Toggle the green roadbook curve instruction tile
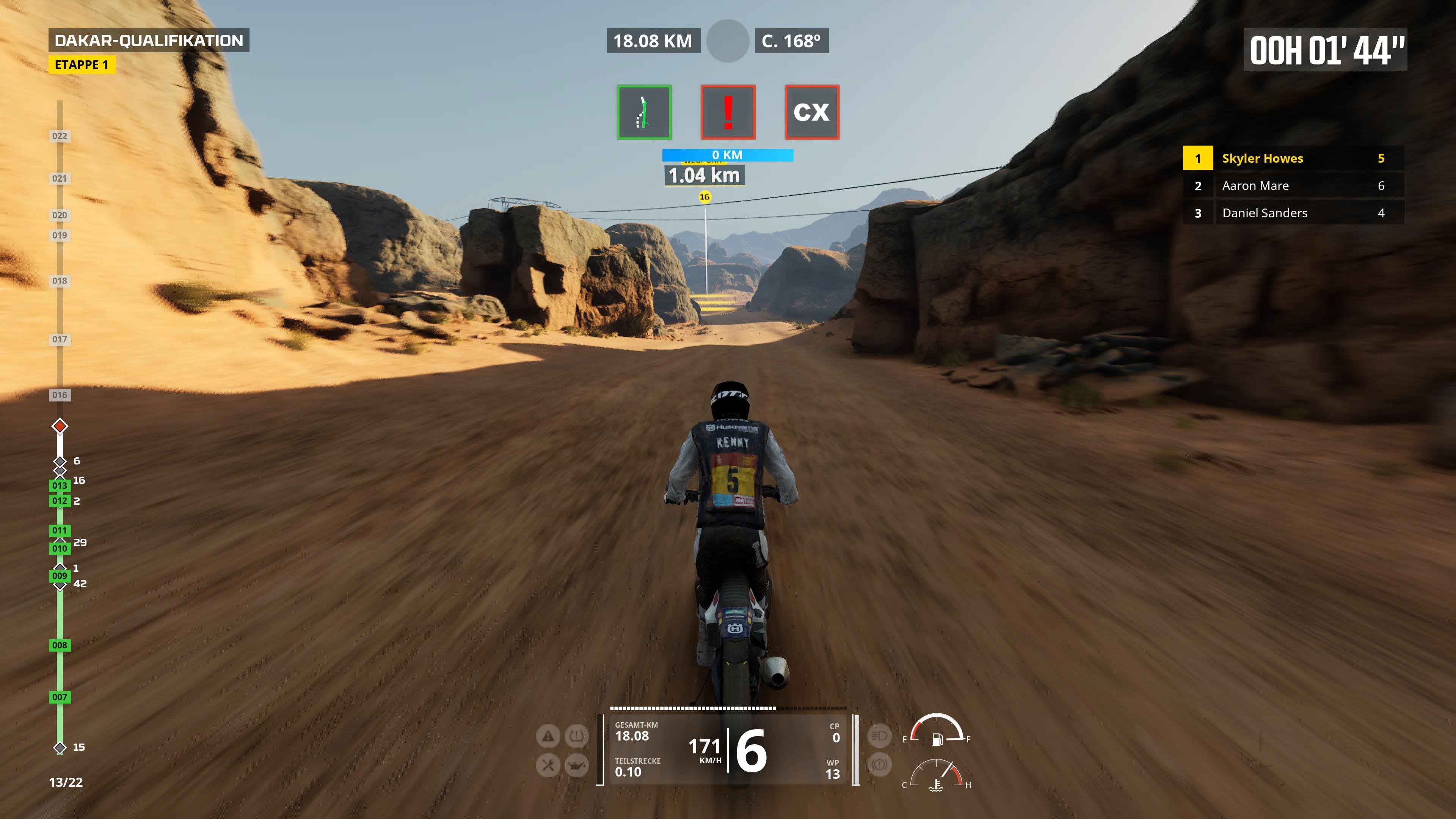 point(644,112)
